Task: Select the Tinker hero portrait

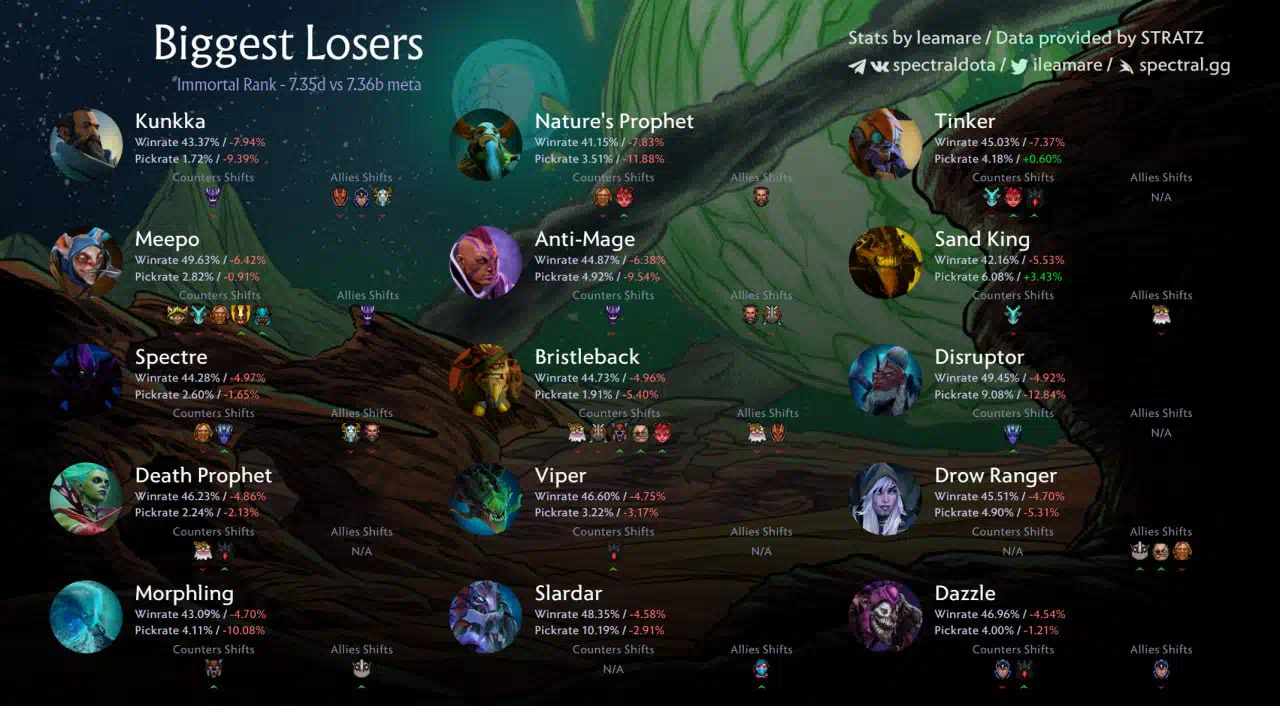Action: tap(886, 145)
